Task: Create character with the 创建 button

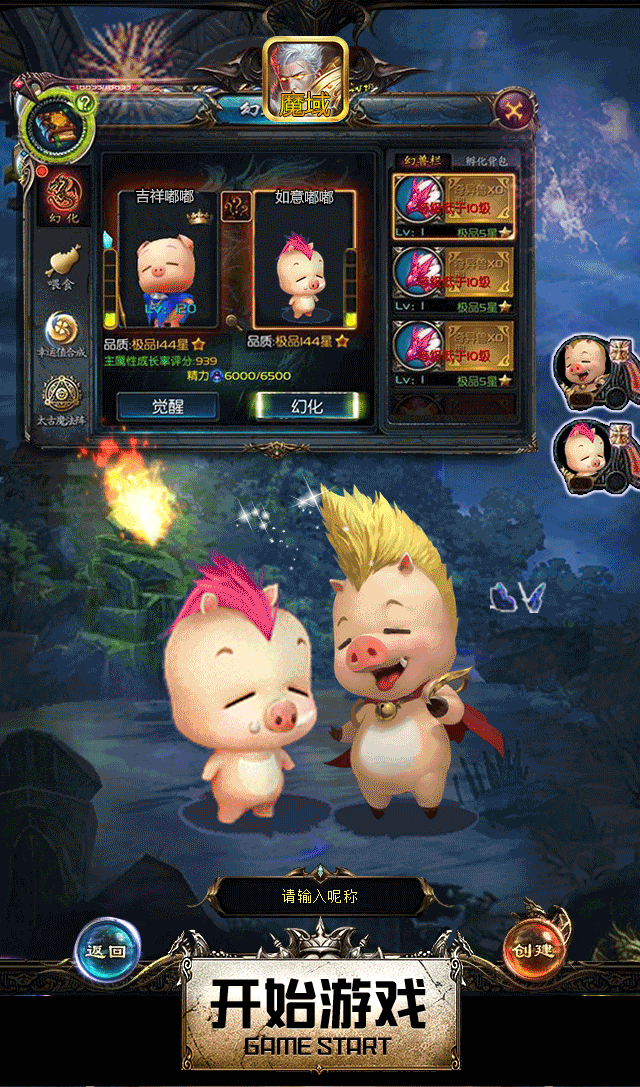Action: point(533,949)
